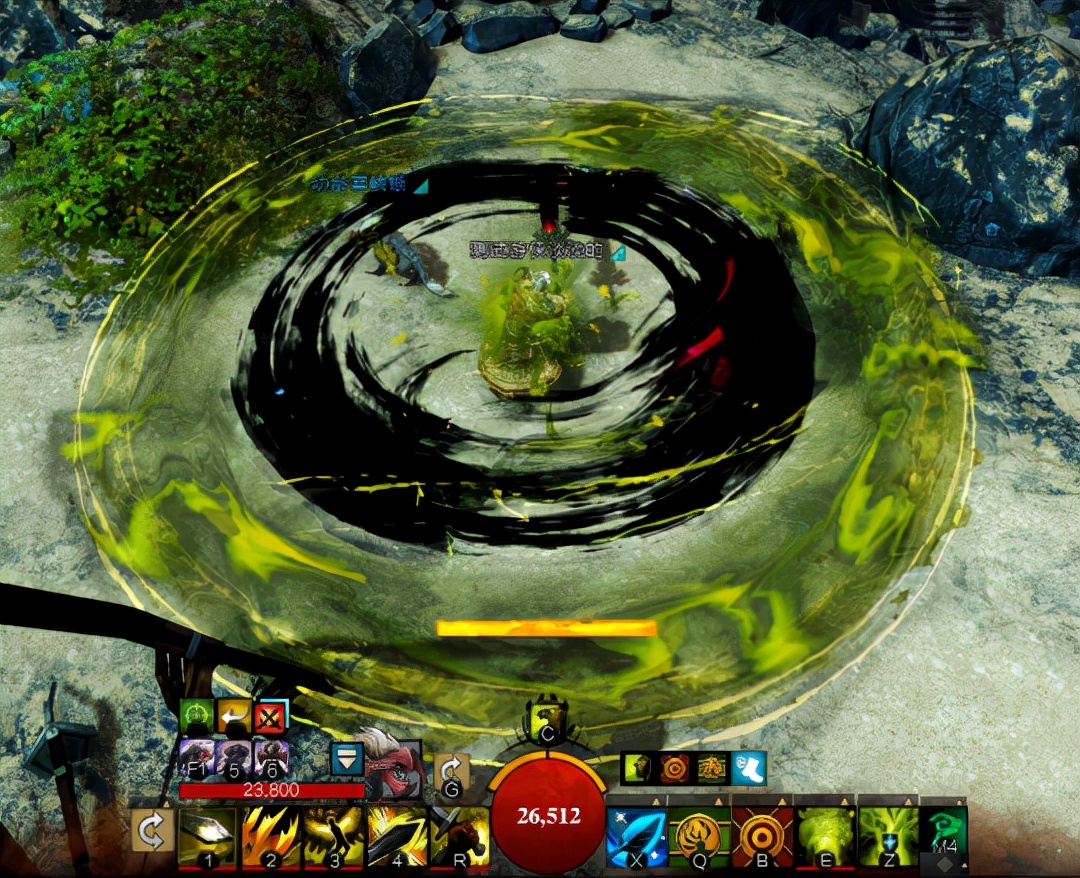Image resolution: width=1080 pixels, height=878 pixels.
Task: Use the green beast head skill
Action: (x=824, y=836)
